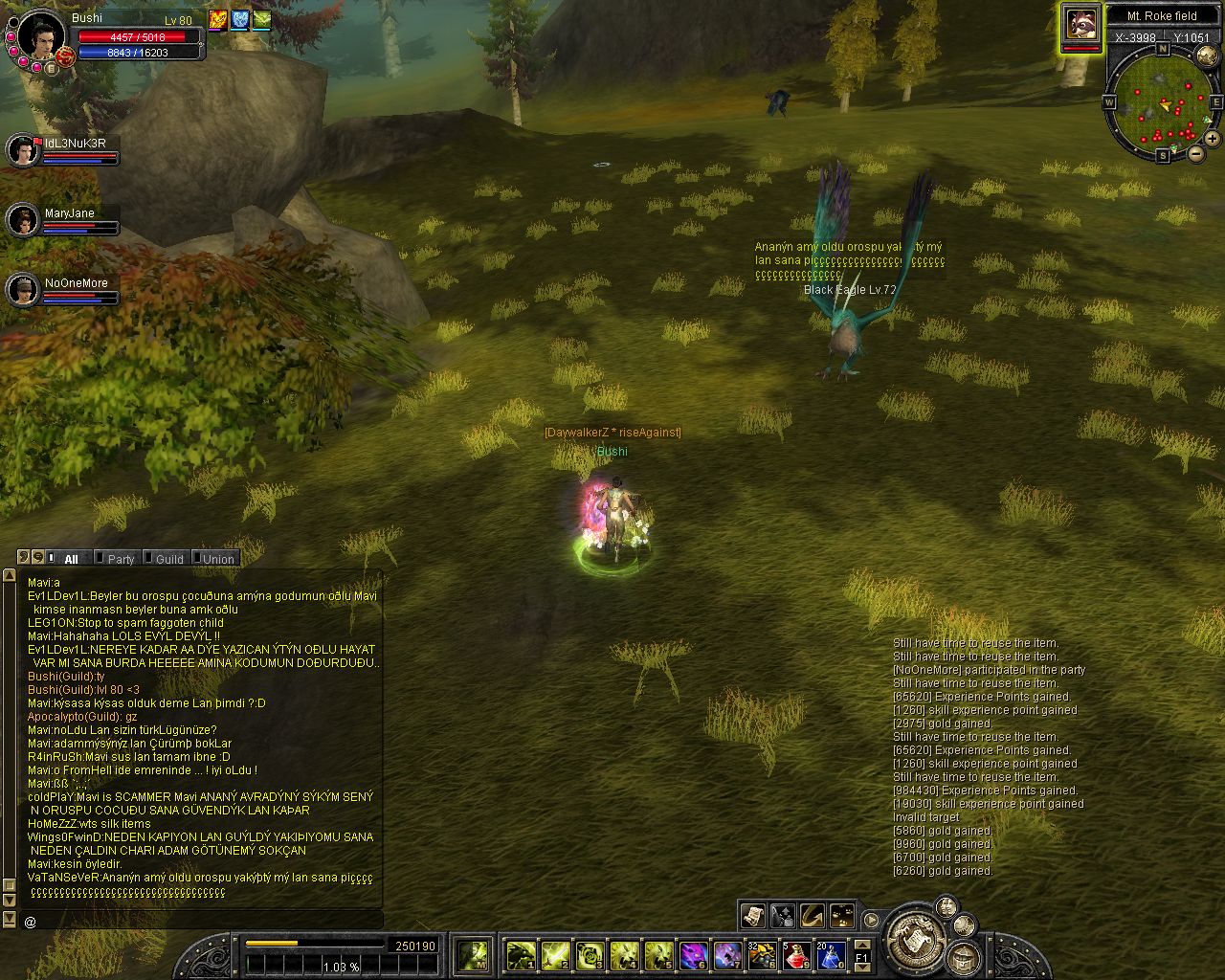Activate the purple beast skill in slot 6
This screenshot has width=1225, height=980.
pos(693,955)
